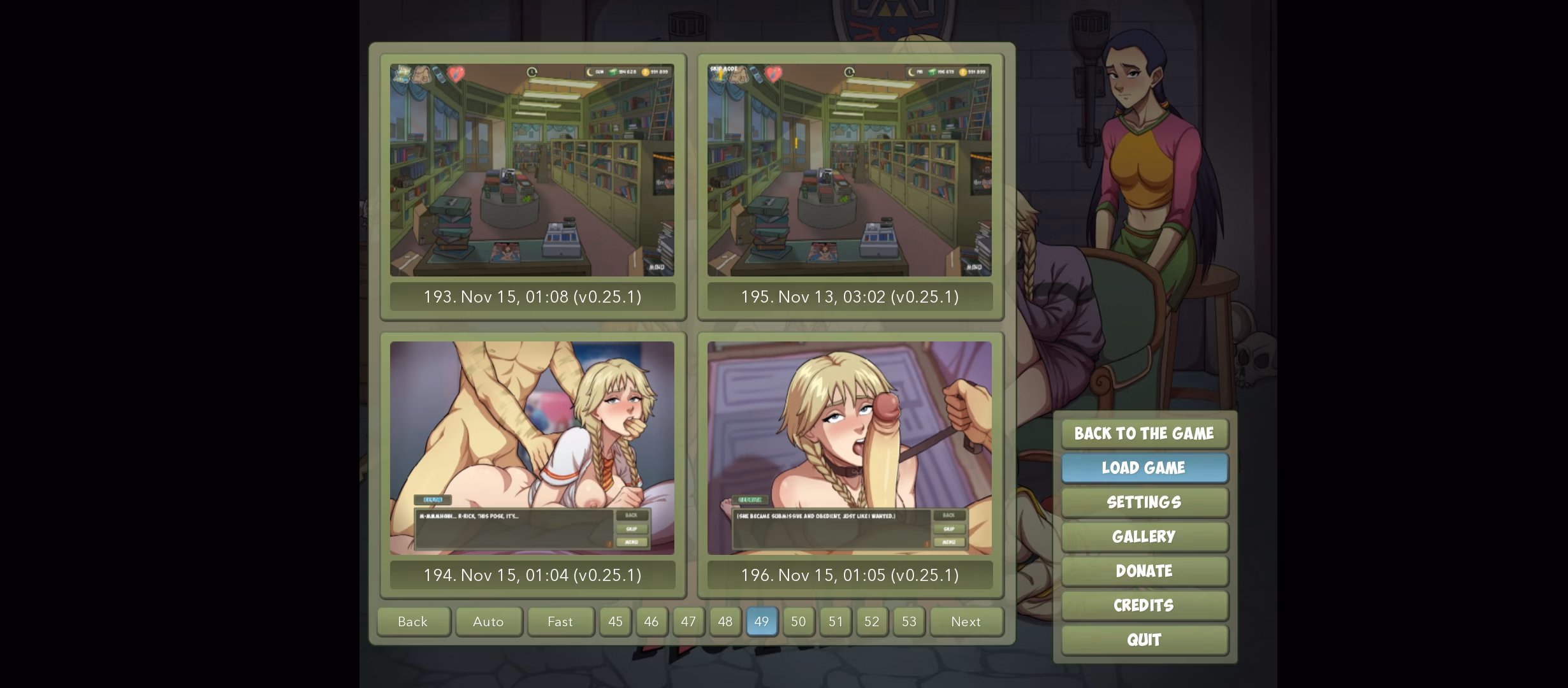Open the Auto saves page
The image size is (1568, 688).
coord(488,622)
